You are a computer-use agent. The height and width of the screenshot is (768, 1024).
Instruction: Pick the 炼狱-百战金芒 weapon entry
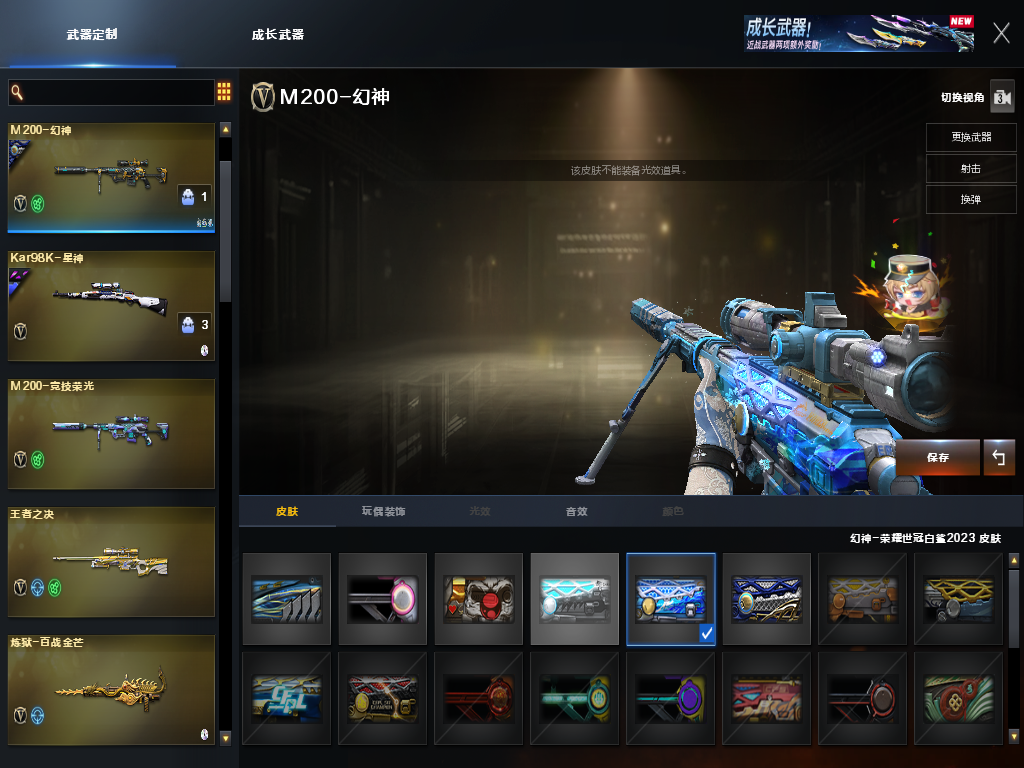[112, 689]
